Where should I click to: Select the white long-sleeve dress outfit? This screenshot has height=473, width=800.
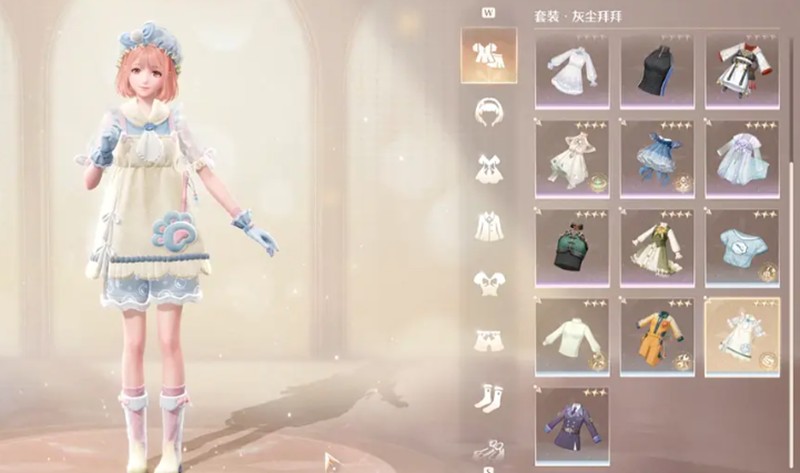(572, 72)
